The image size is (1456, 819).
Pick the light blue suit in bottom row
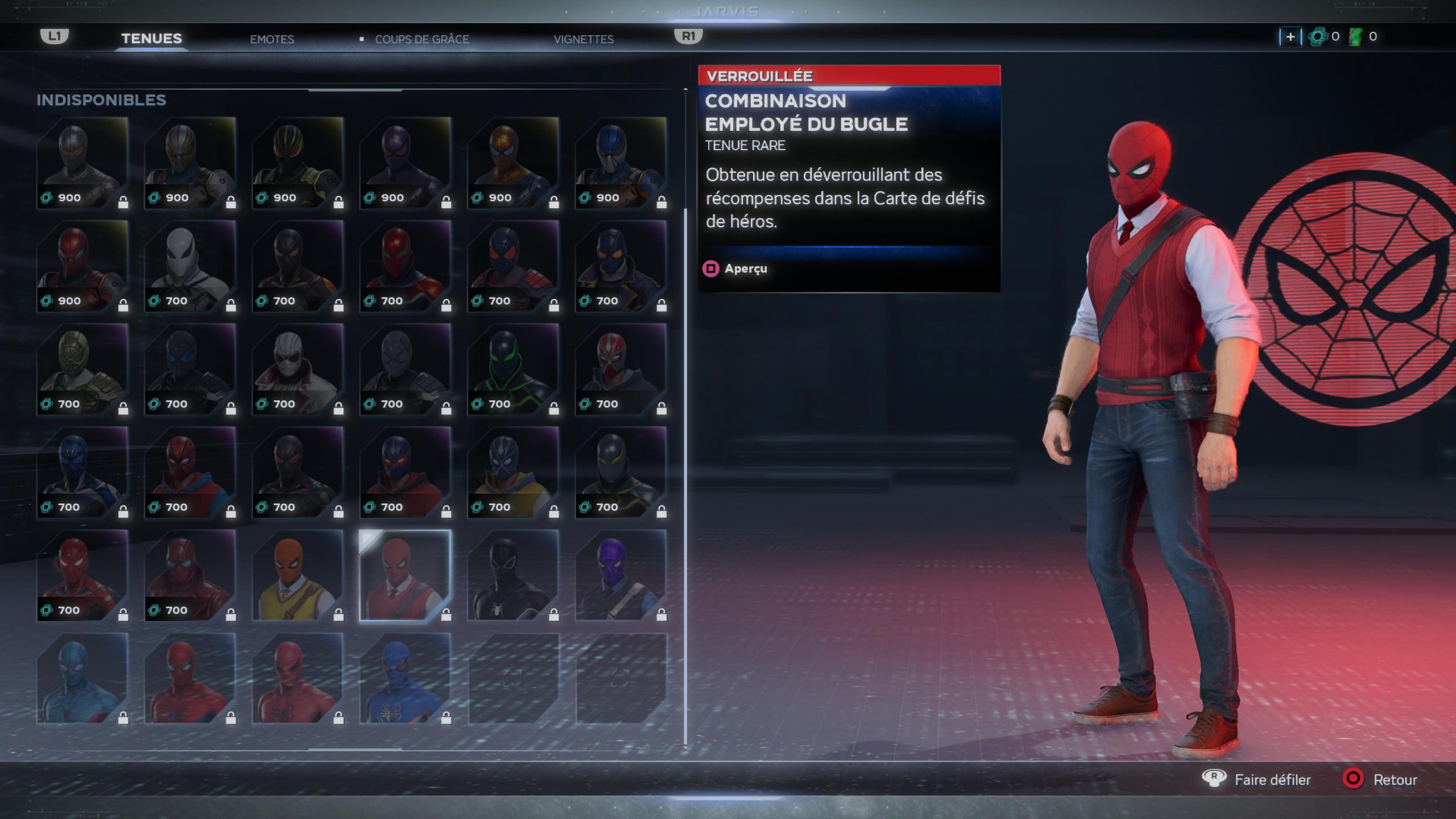tap(82, 679)
